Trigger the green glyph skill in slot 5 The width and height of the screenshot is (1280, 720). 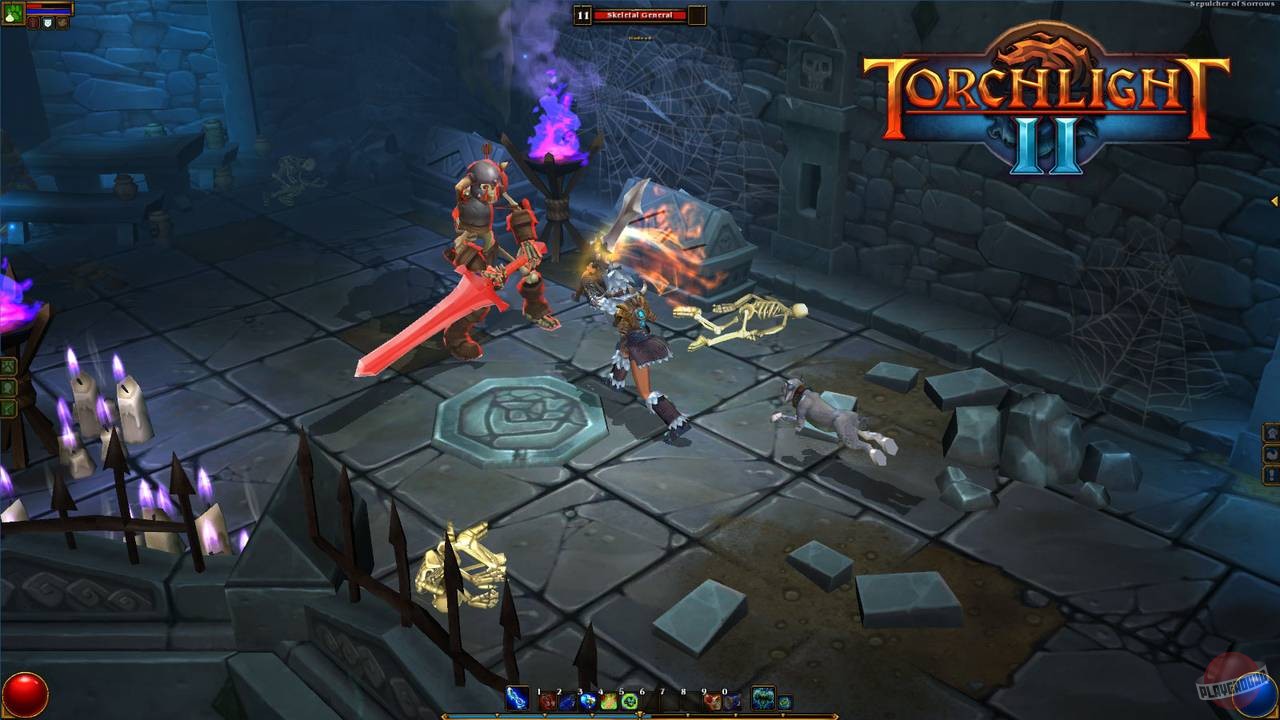pos(628,701)
